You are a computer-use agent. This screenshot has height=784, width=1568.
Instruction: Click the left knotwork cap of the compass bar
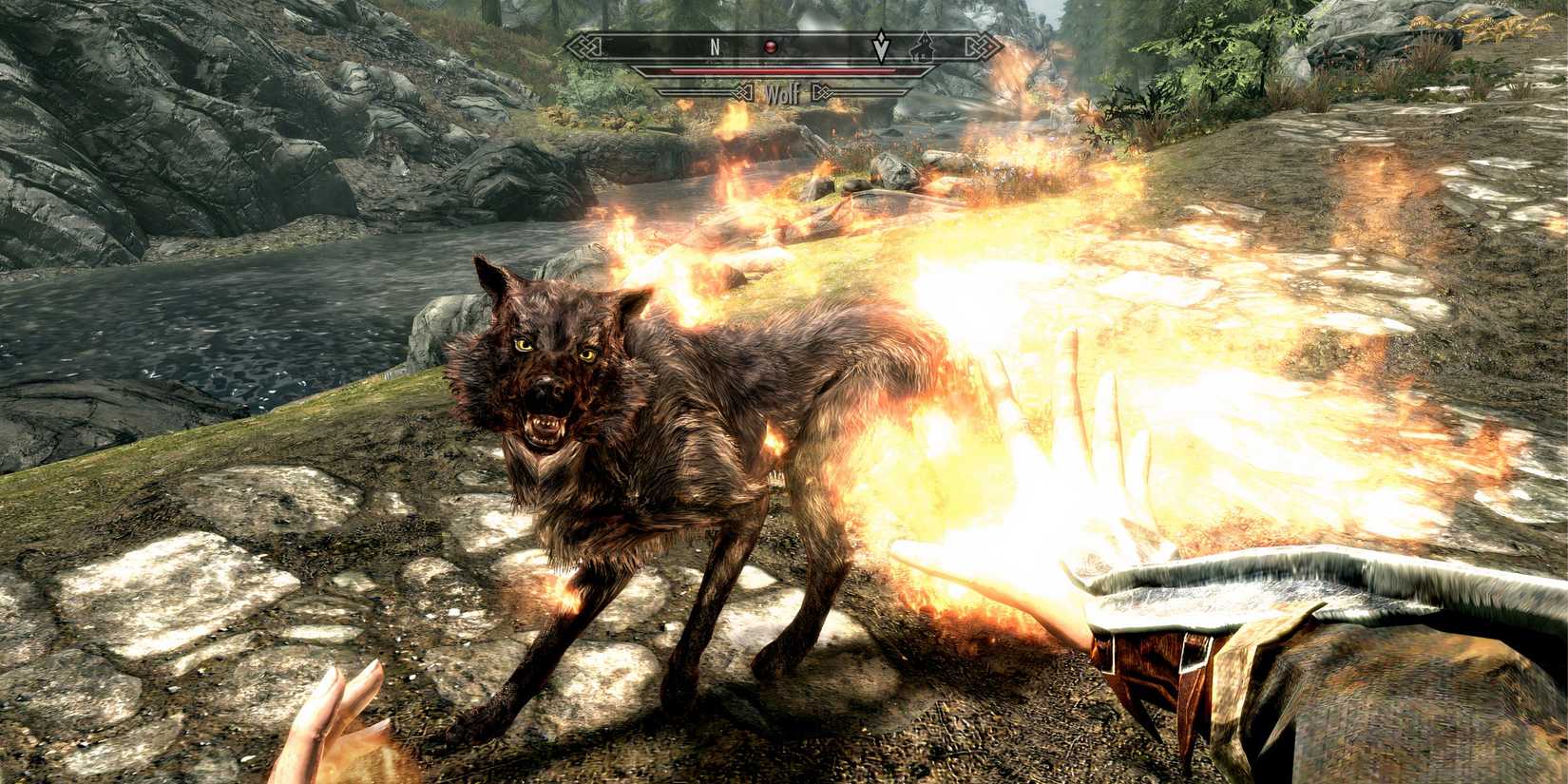tap(587, 46)
